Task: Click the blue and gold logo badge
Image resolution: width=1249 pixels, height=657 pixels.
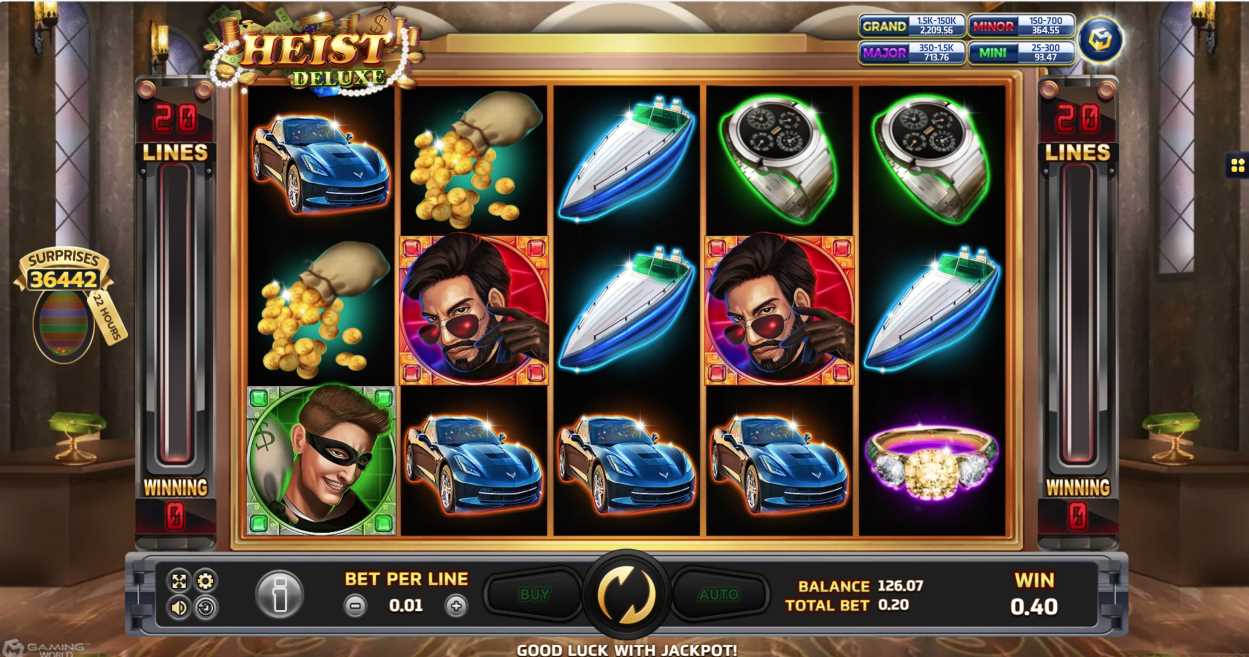Action: tap(1100, 40)
